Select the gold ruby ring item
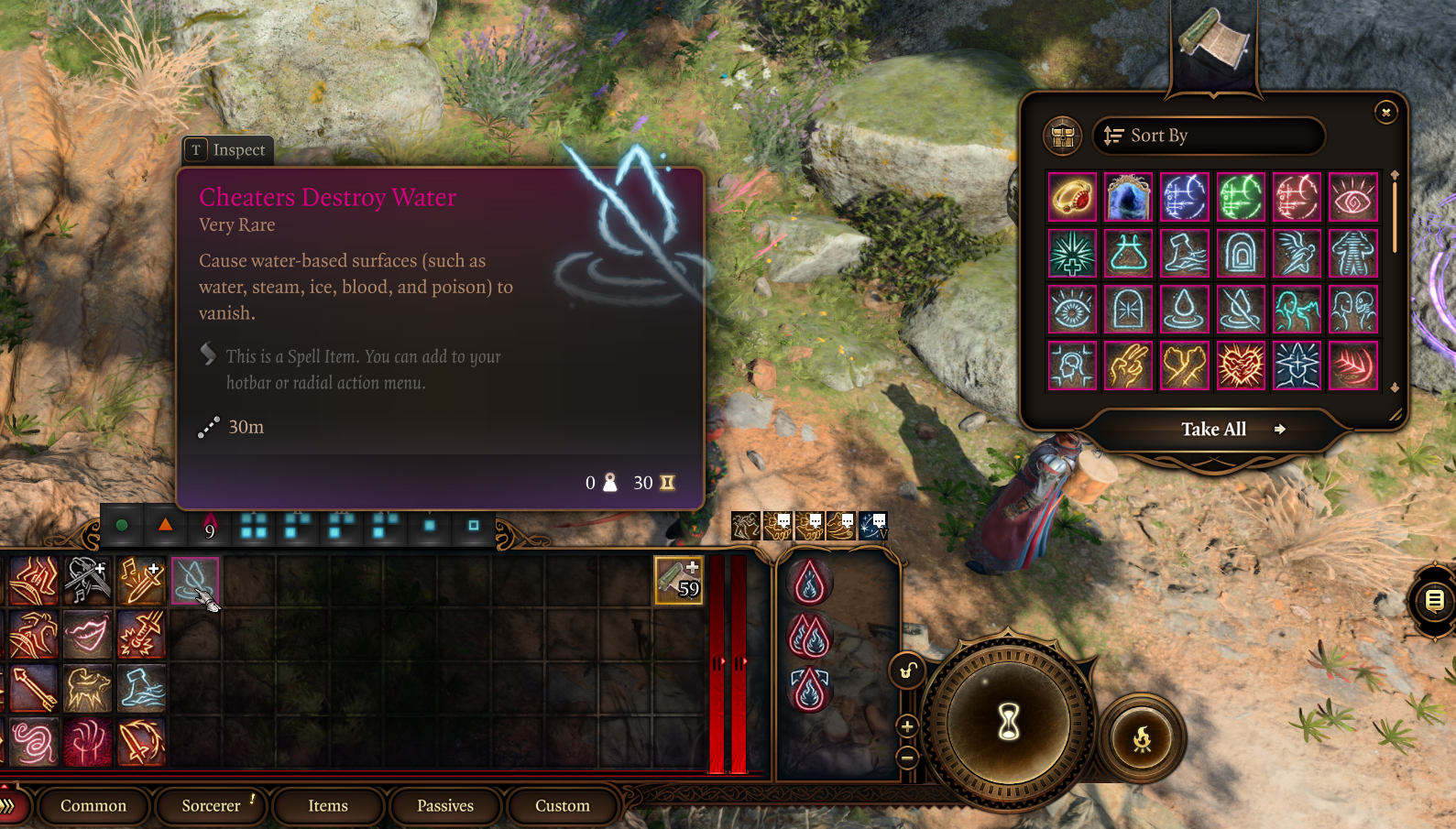This screenshot has height=829, width=1456. pos(1072,197)
